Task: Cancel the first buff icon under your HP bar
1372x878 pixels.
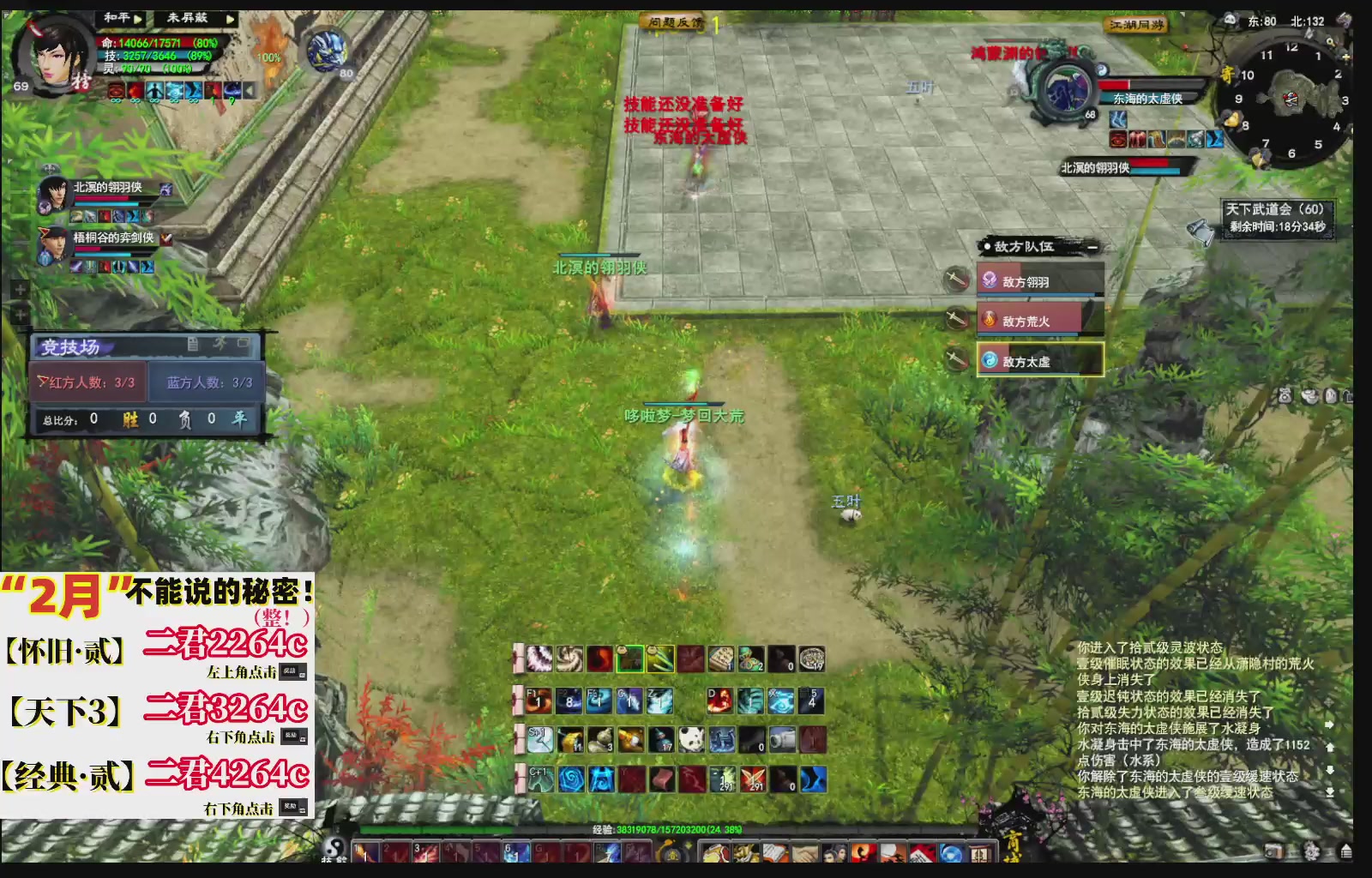Action: pyautogui.click(x=116, y=92)
